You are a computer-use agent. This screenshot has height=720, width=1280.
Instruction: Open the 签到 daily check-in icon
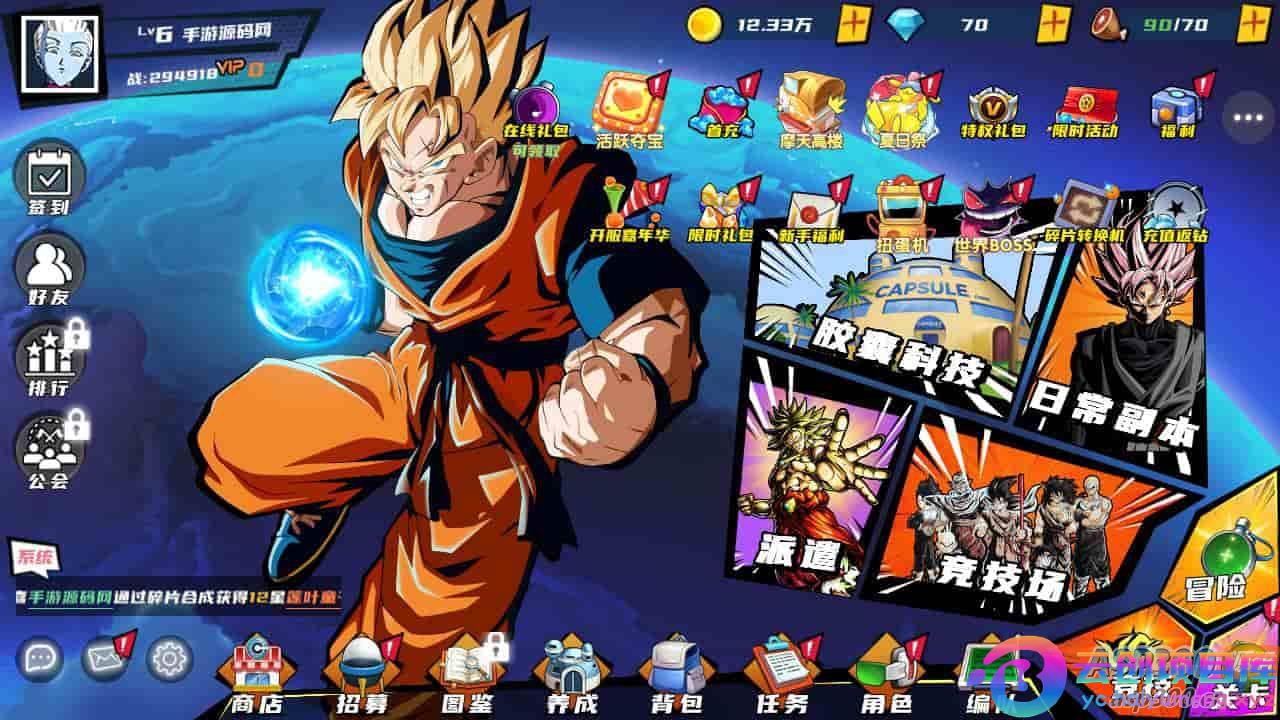tap(47, 179)
